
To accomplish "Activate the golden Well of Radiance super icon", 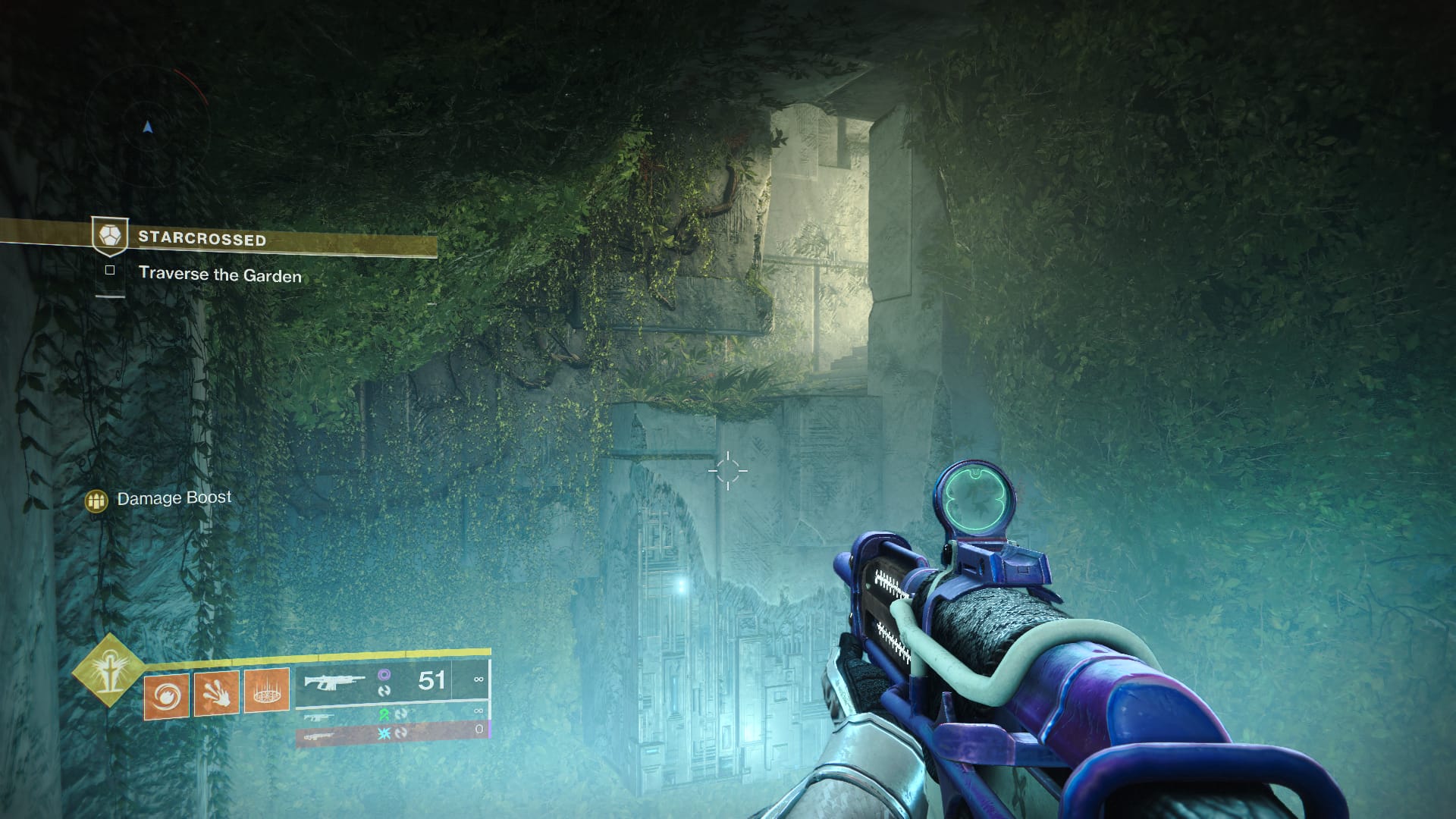I will [x=108, y=670].
